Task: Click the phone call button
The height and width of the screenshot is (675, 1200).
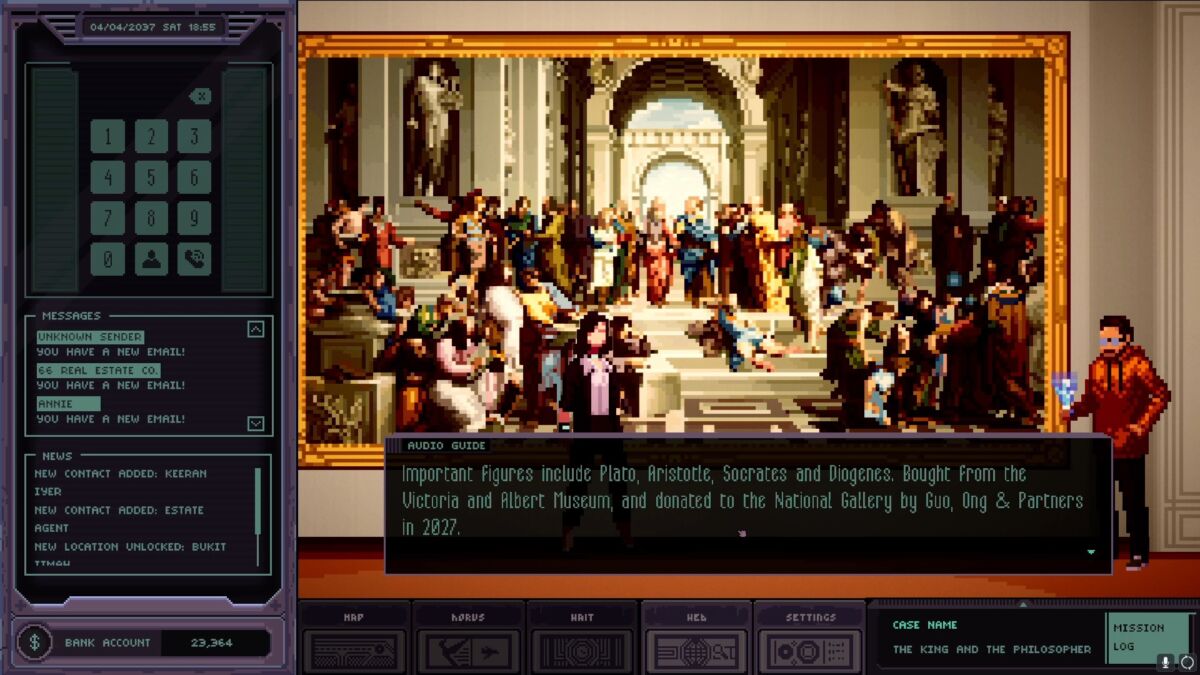Action: coord(195,259)
